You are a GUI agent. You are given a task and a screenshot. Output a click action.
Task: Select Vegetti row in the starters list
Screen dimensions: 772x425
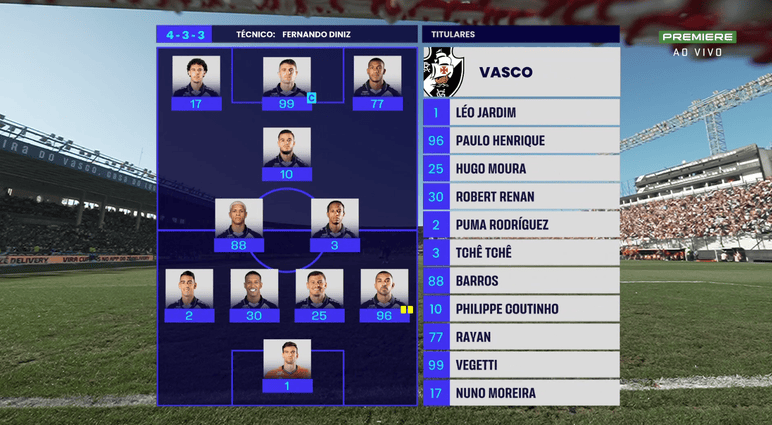520,365
